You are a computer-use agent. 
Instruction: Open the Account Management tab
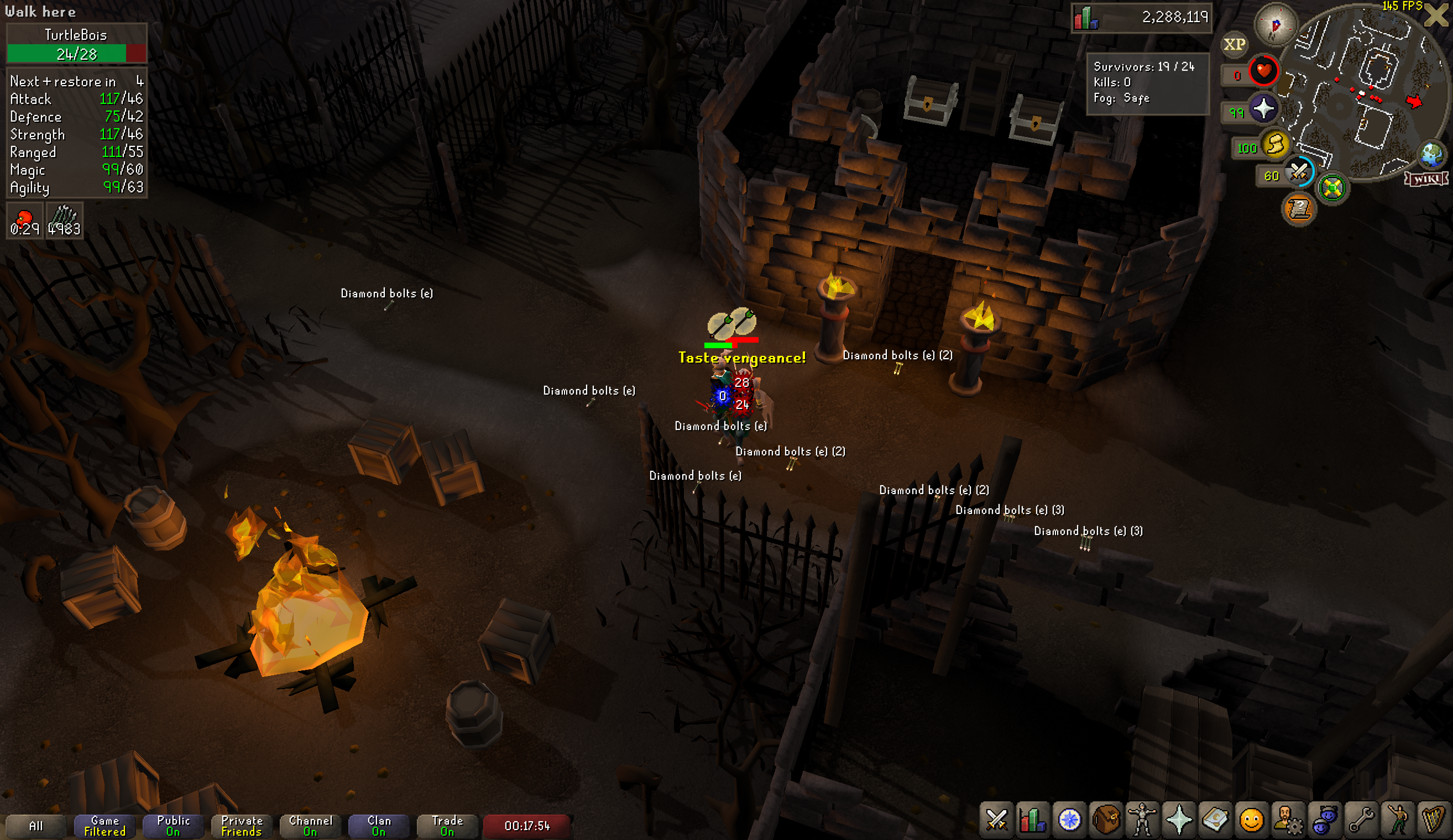(1288, 819)
